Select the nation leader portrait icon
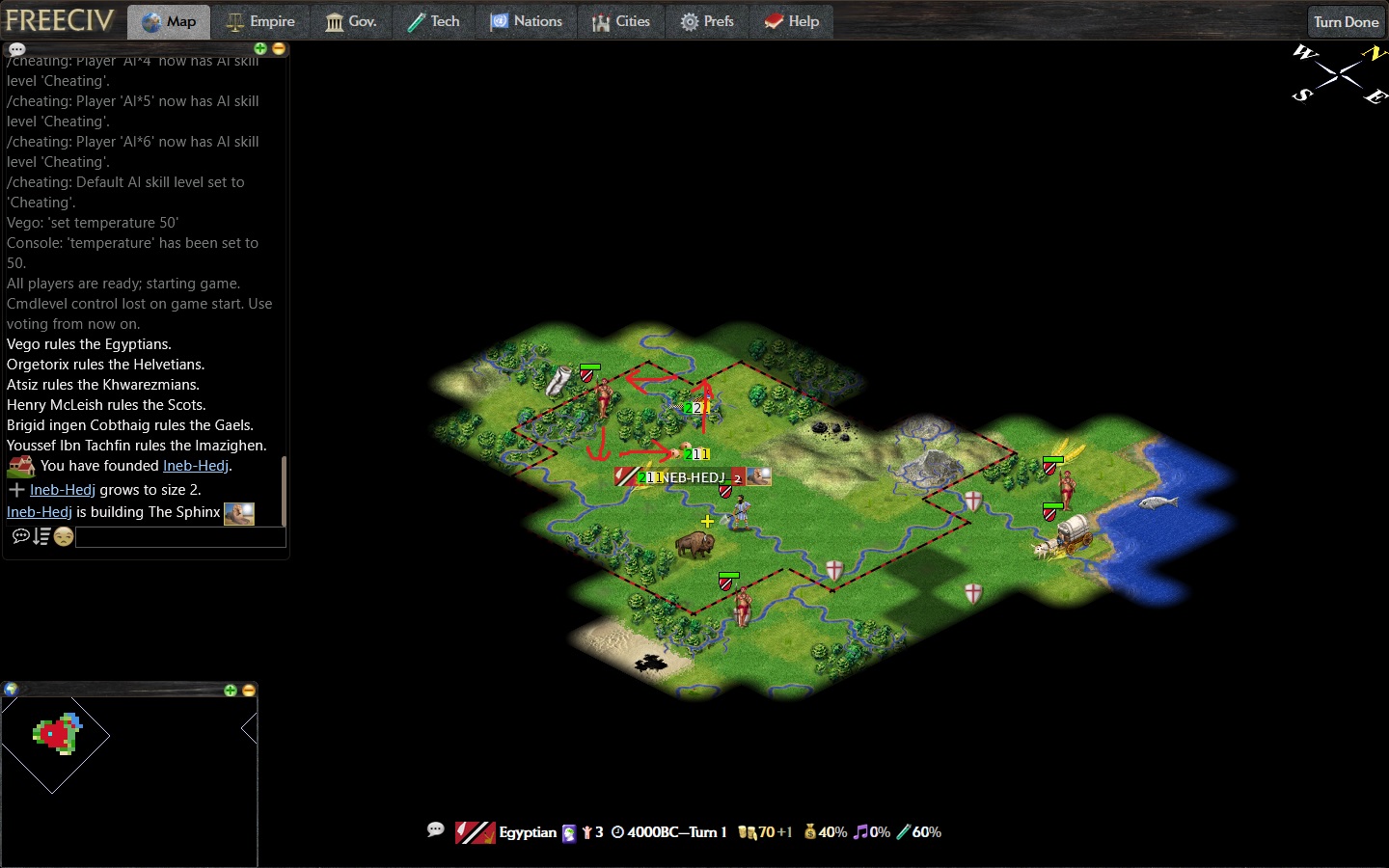 (x=568, y=830)
